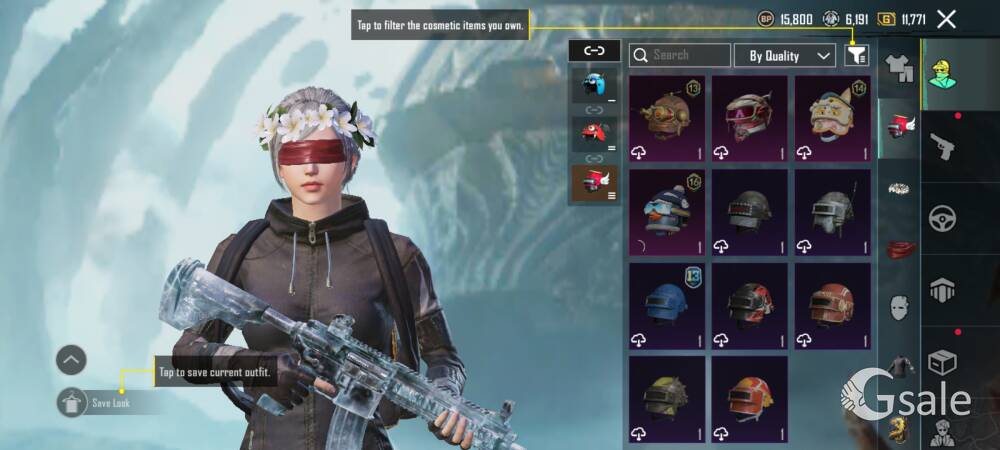Select the brown steampunk goggles helmet
This screenshot has height=450, width=1000.
coord(667,118)
